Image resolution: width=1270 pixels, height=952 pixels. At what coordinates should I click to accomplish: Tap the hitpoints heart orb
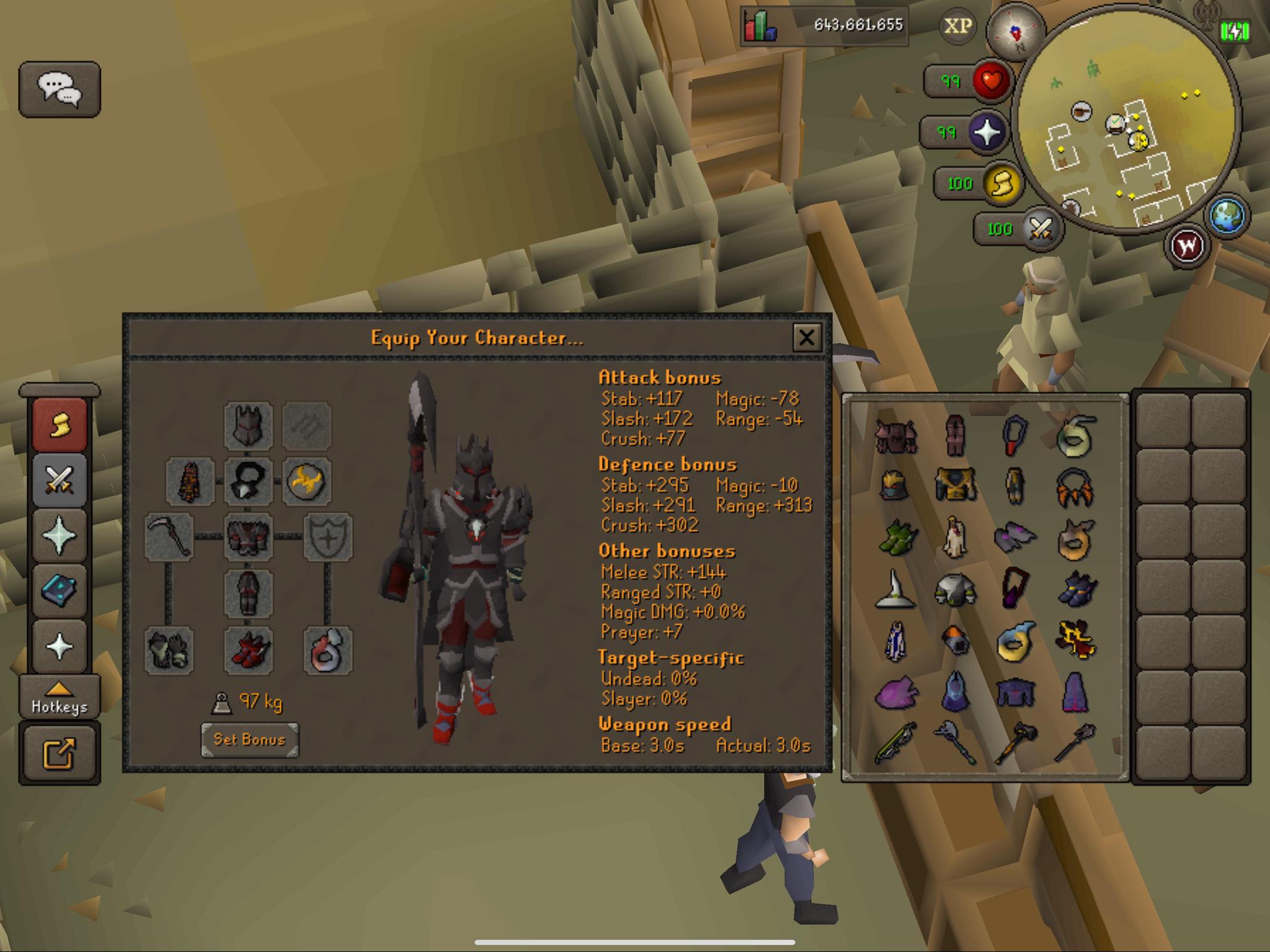(992, 81)
